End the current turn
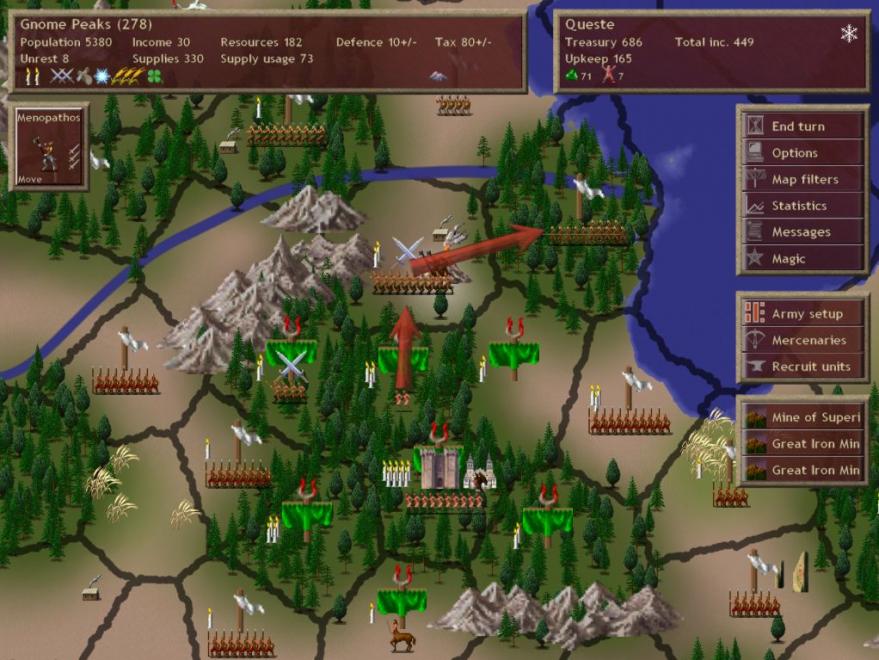 803,127
